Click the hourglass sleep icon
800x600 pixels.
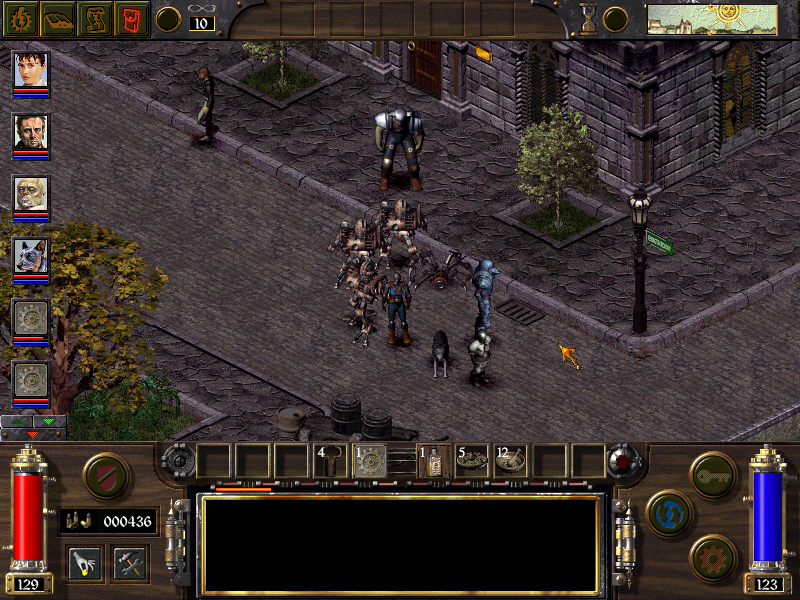[589, 19]
